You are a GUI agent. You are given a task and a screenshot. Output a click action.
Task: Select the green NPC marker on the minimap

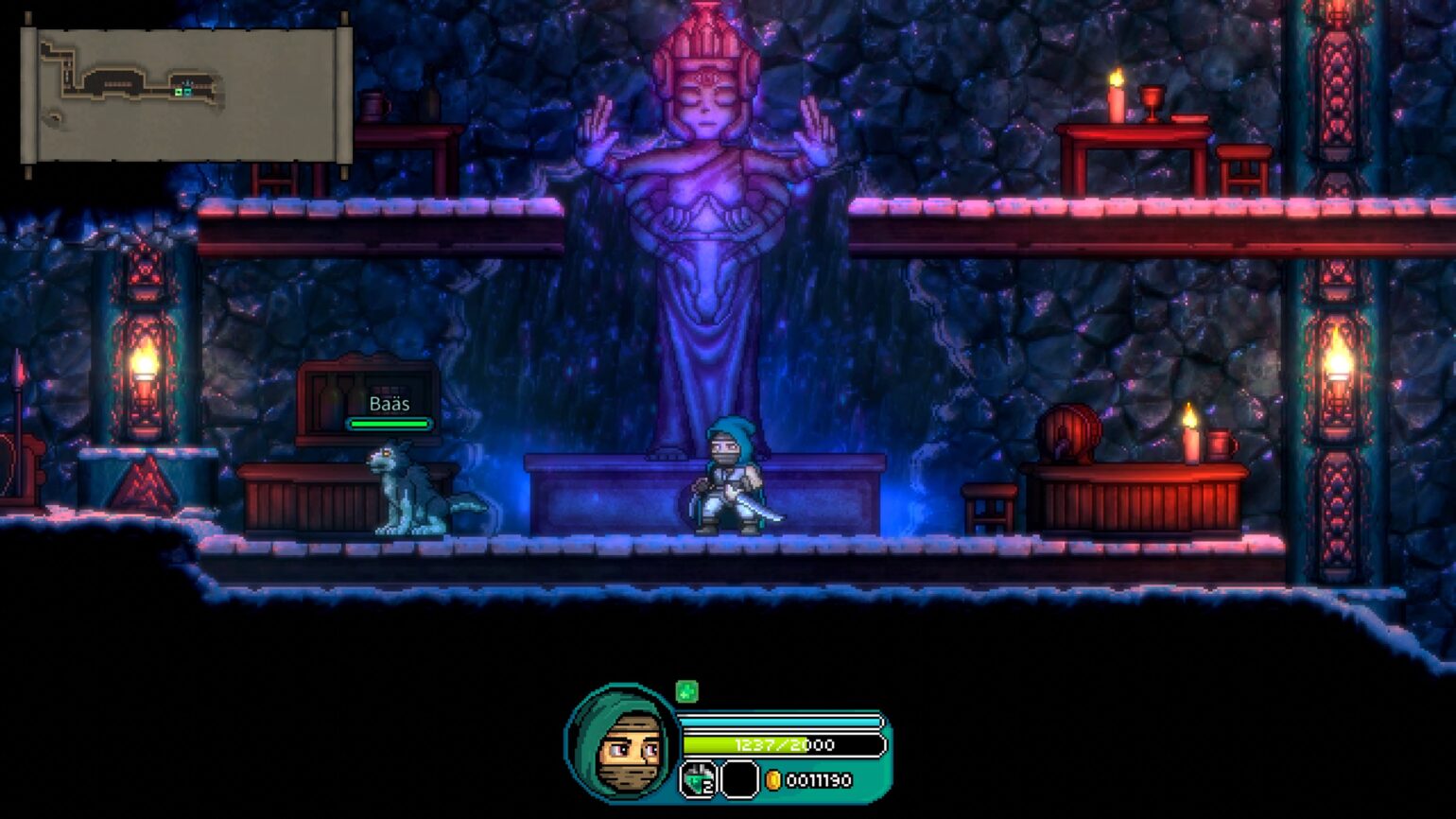(178, 92)
